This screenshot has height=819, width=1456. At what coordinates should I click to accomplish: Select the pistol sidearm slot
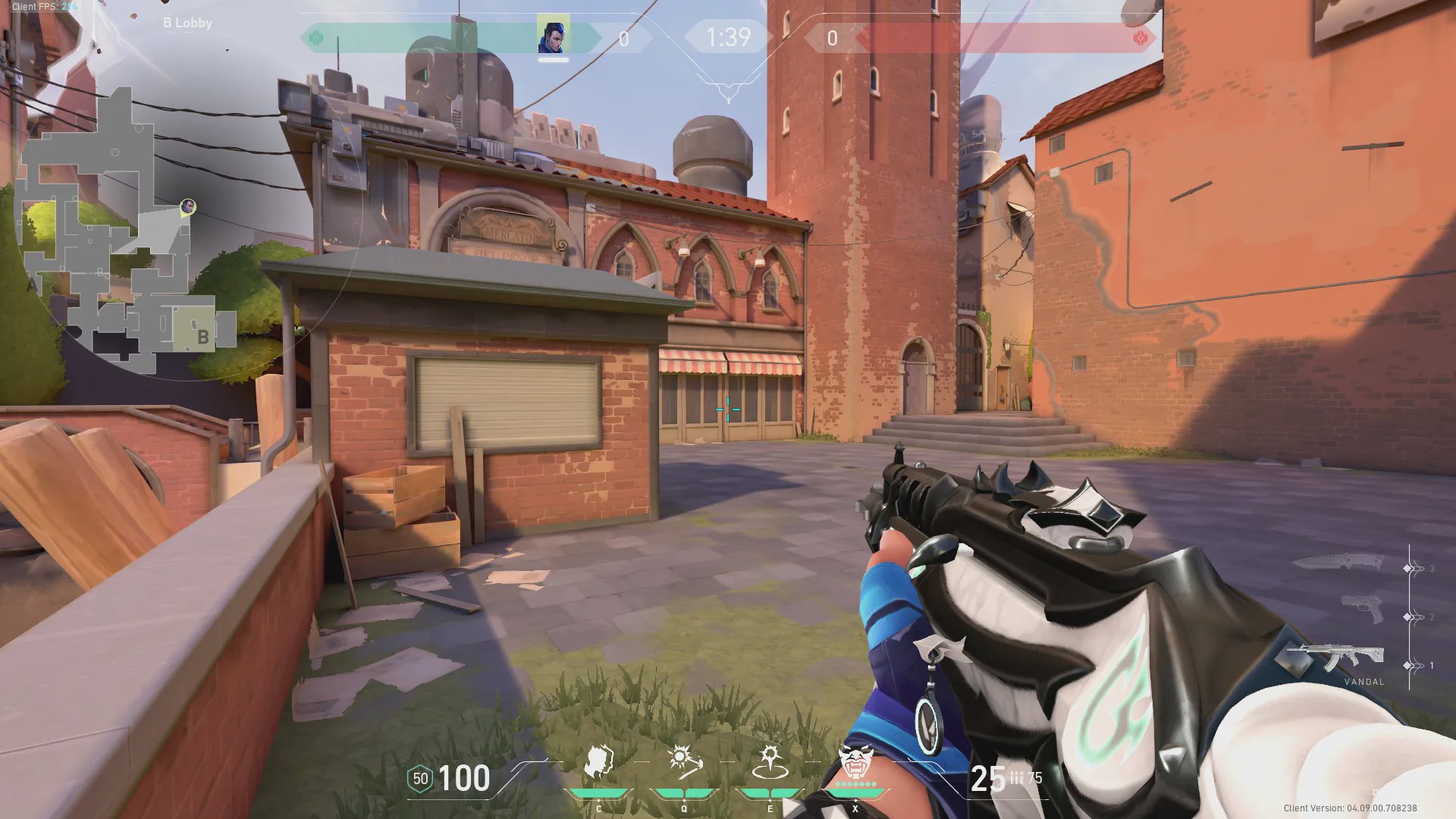point(1363,610)
